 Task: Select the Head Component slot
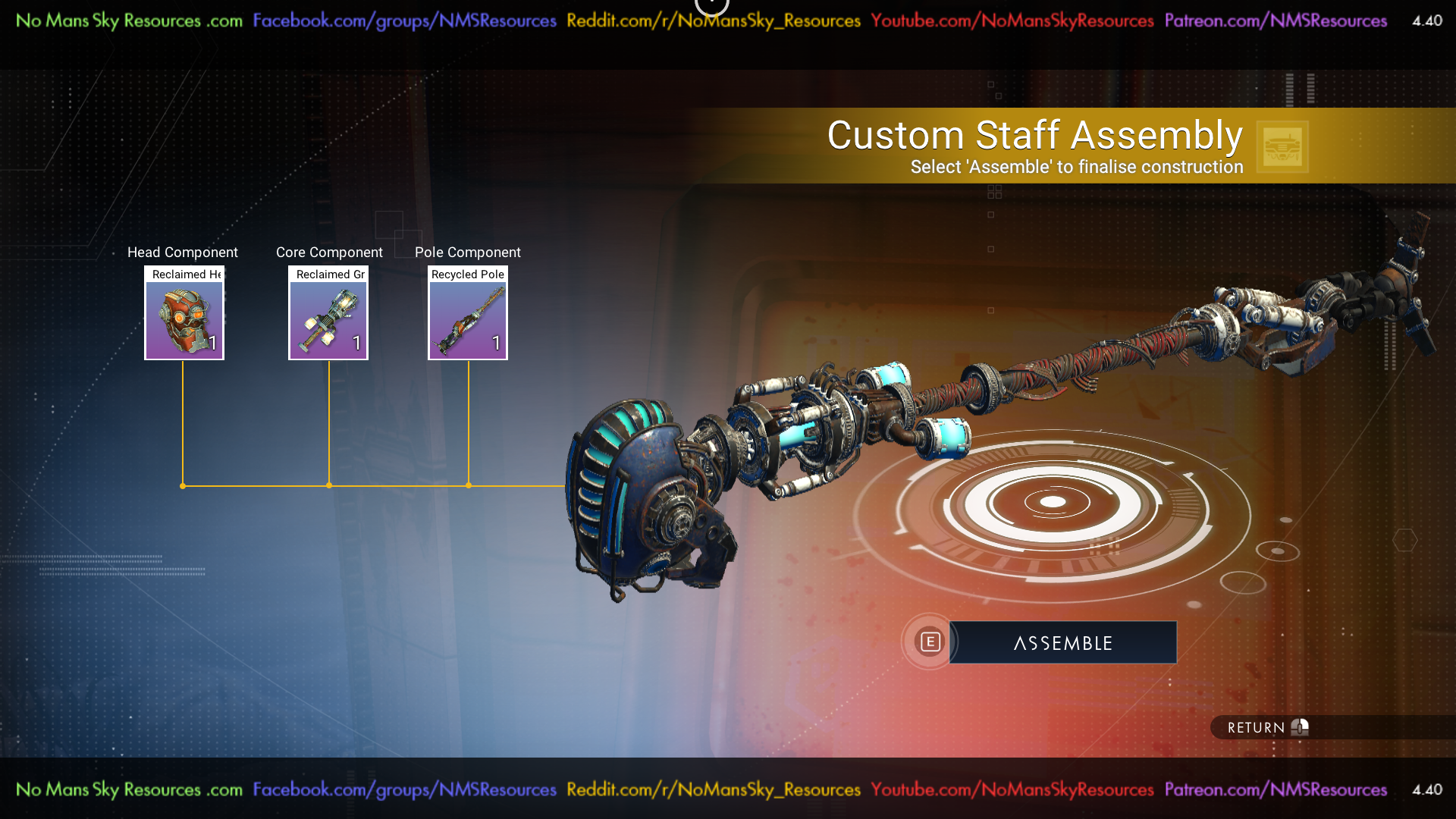point(184,313)
